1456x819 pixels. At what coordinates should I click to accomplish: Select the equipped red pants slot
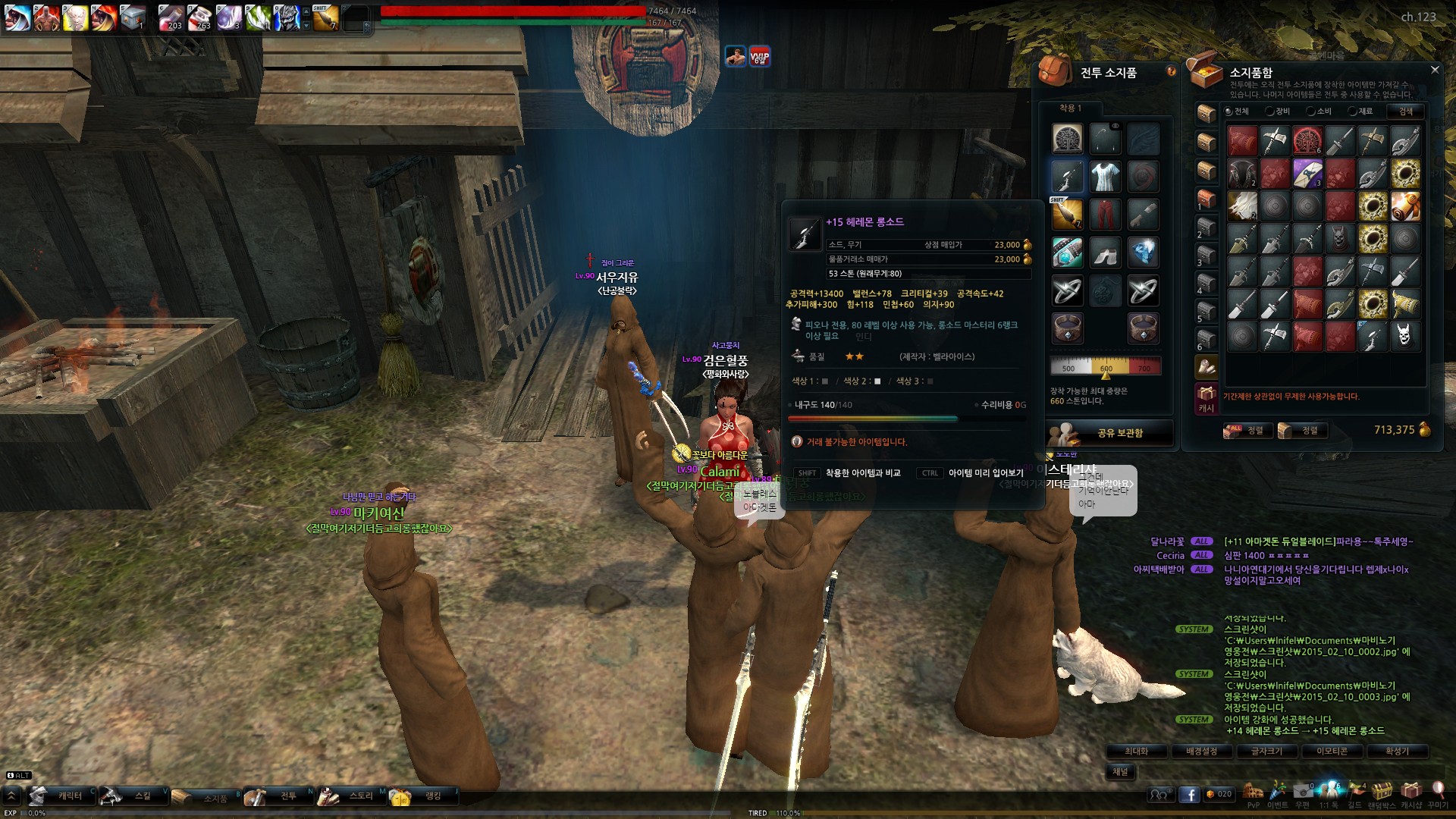(1105, 215)
